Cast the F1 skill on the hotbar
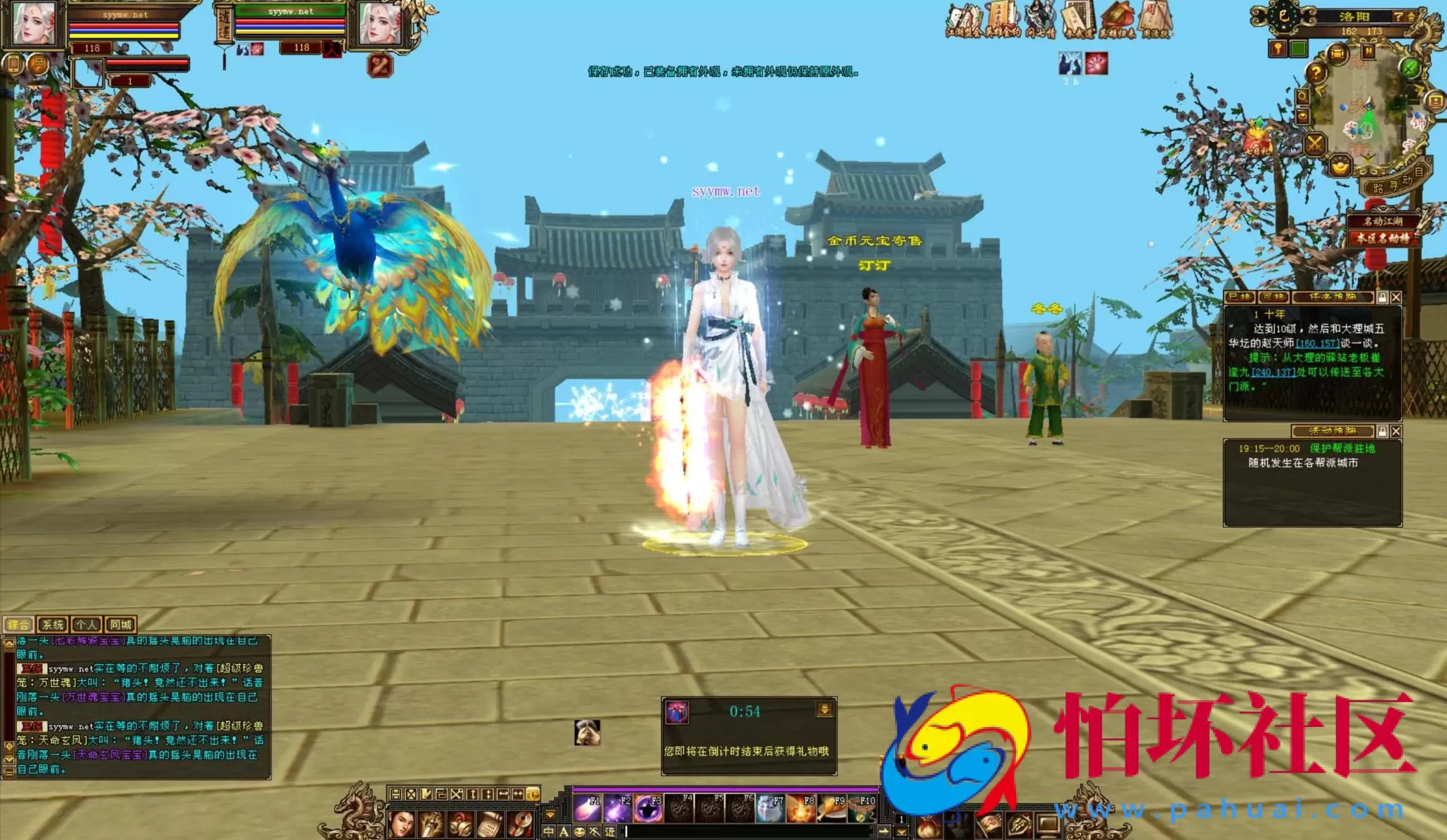Screen dimensions: 1447x840 click(x=587, y=810)
